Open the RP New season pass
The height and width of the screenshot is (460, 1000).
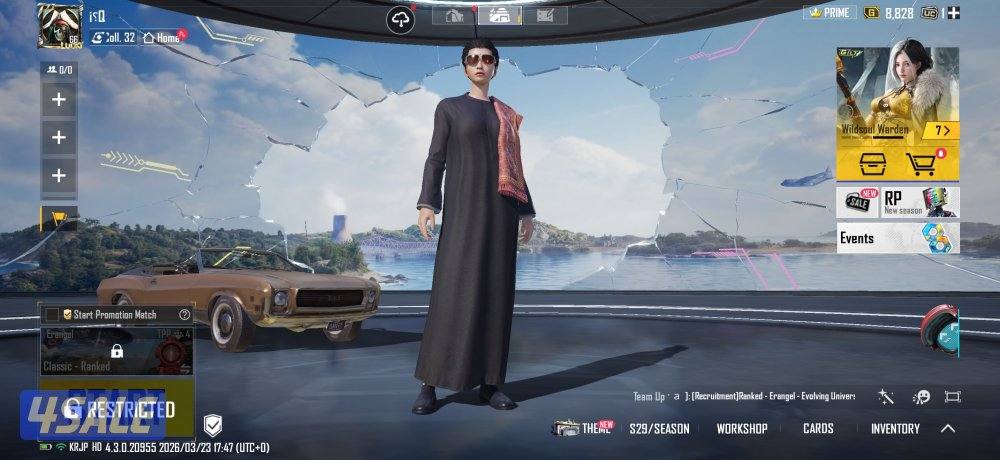920,202
